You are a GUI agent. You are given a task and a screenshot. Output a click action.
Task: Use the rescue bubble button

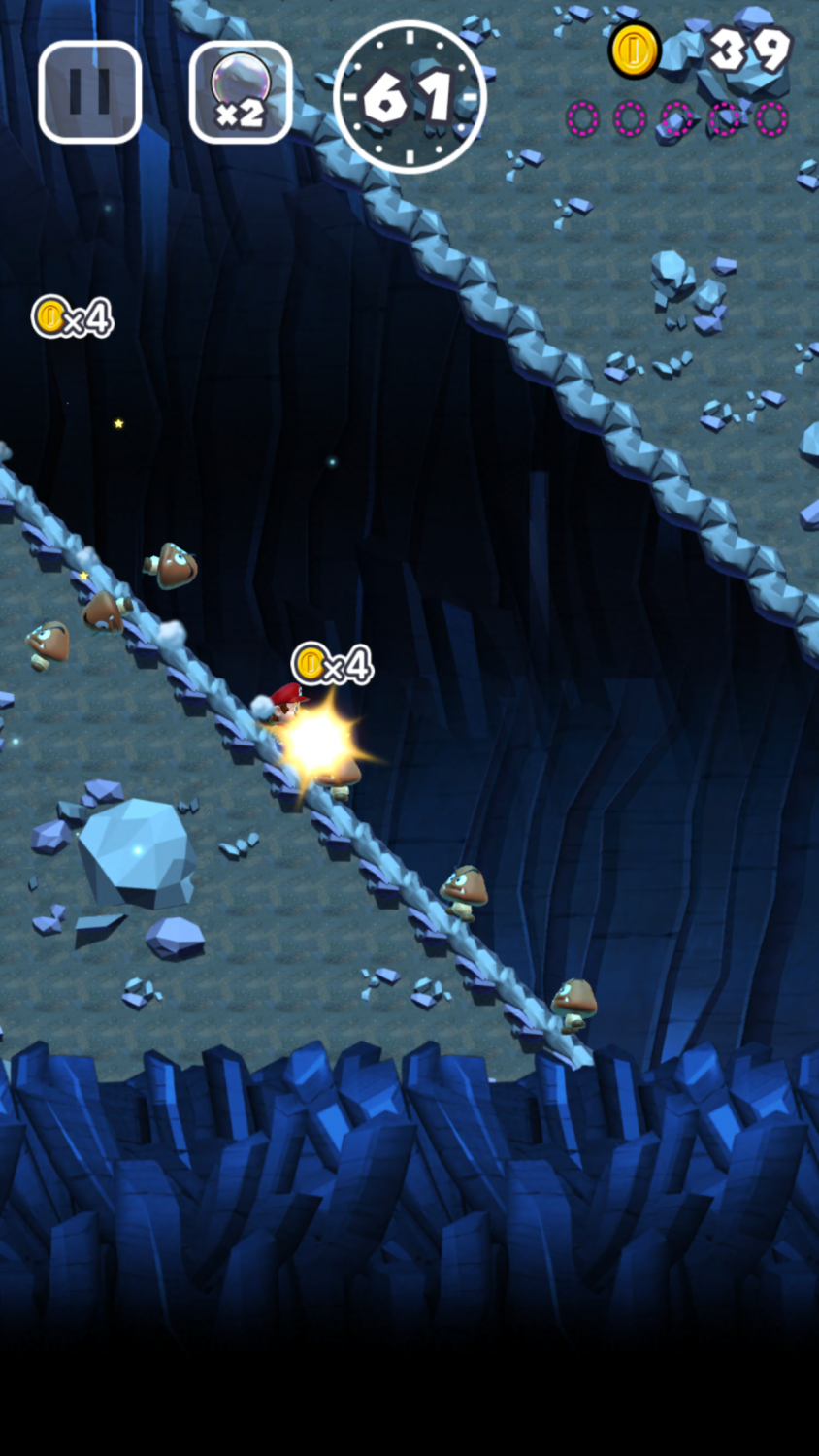[x=241, y=92]
